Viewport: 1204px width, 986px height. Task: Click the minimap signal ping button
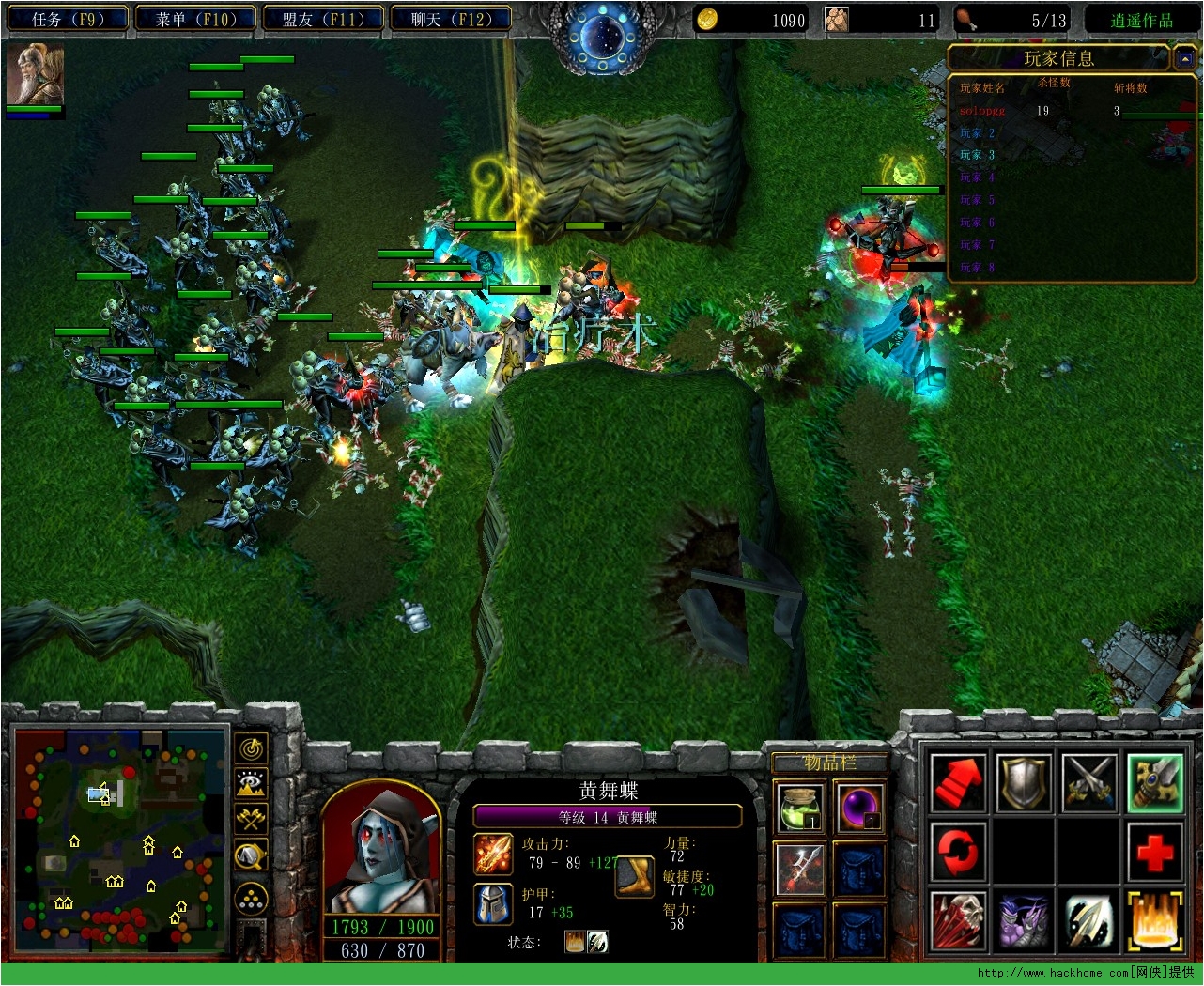tap(252, 747)
